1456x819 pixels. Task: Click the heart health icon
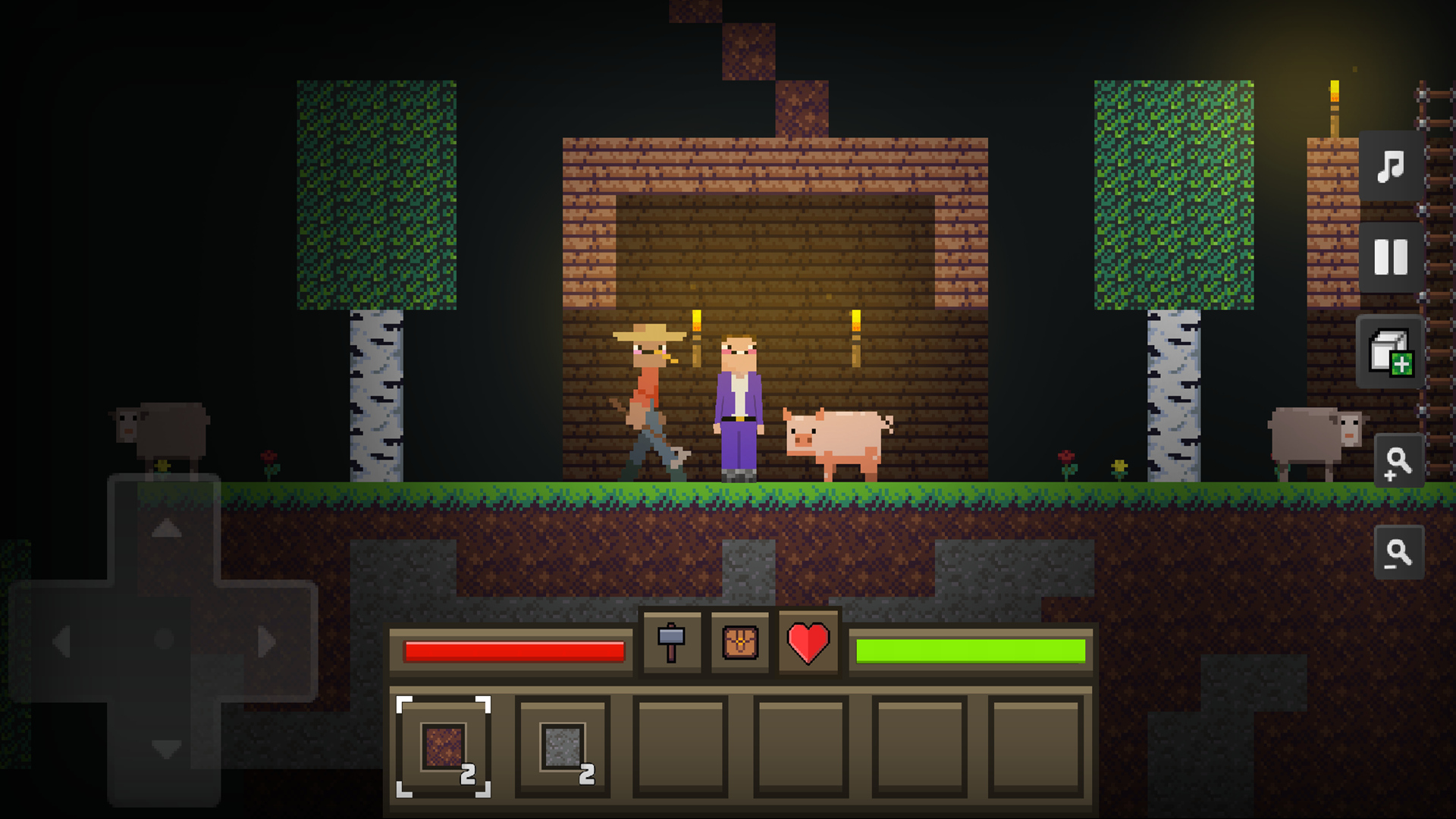(x=808, y=643)
